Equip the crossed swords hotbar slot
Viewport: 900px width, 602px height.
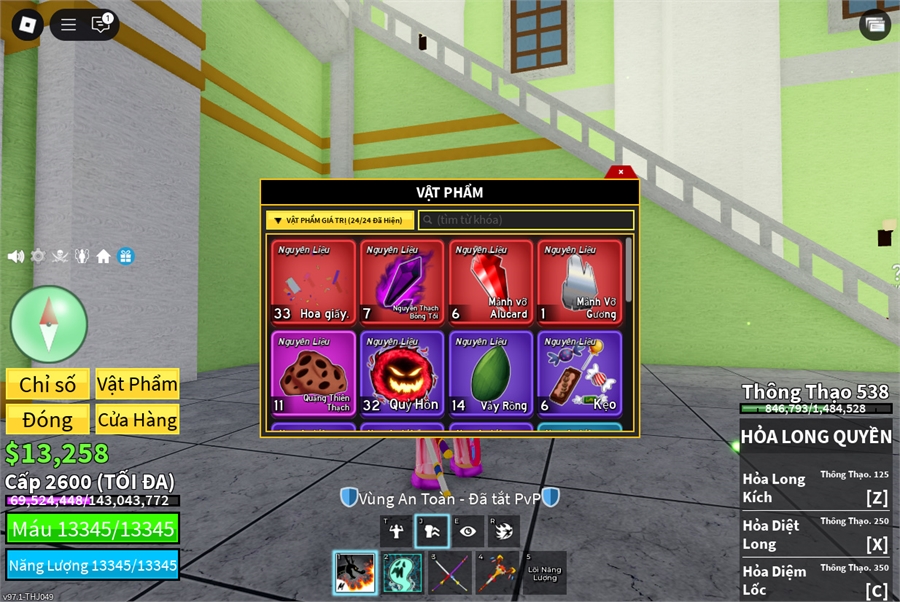click(x=450, y=573)
